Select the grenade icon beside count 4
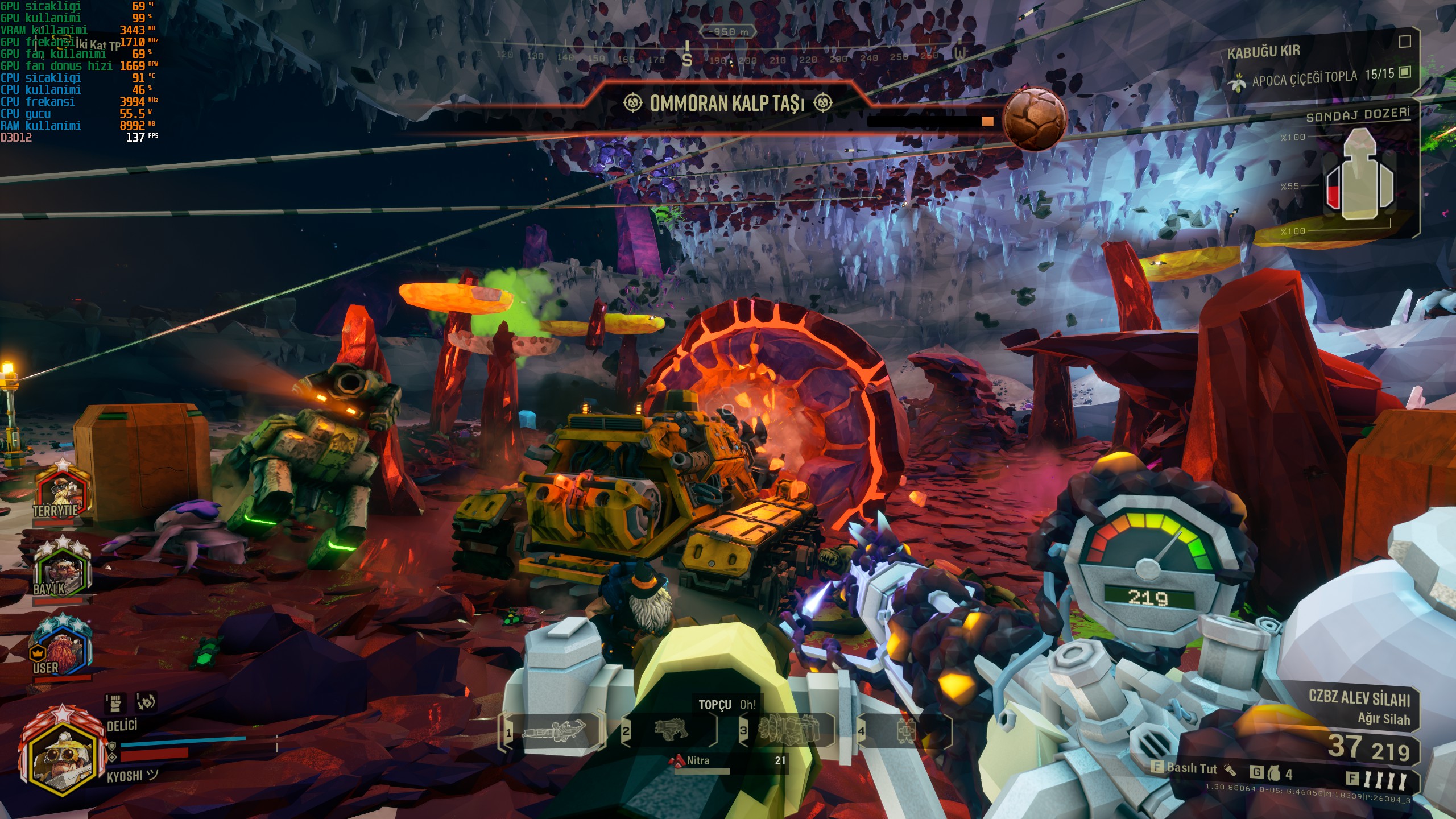 [x=1274, y=773]
